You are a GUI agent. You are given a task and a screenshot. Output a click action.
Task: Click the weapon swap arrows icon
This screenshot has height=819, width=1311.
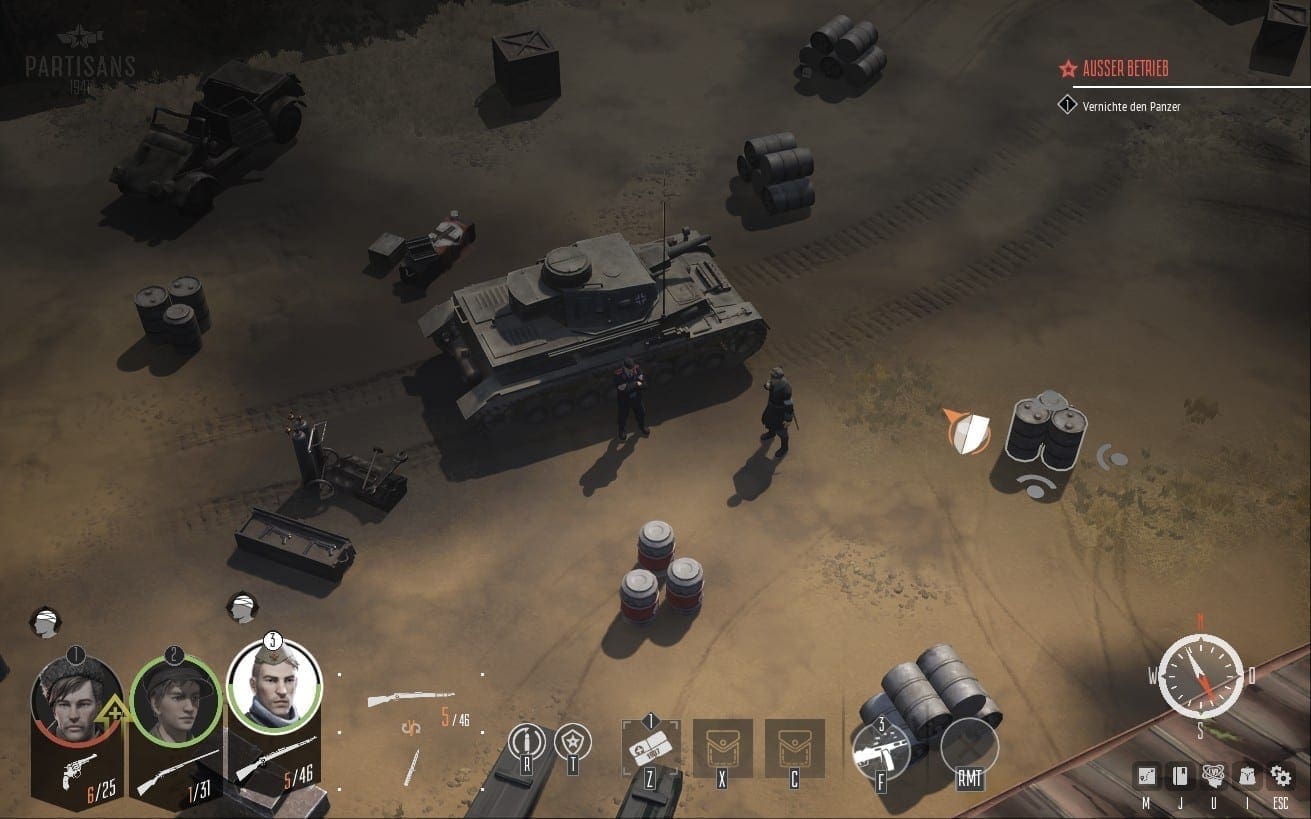410,727
